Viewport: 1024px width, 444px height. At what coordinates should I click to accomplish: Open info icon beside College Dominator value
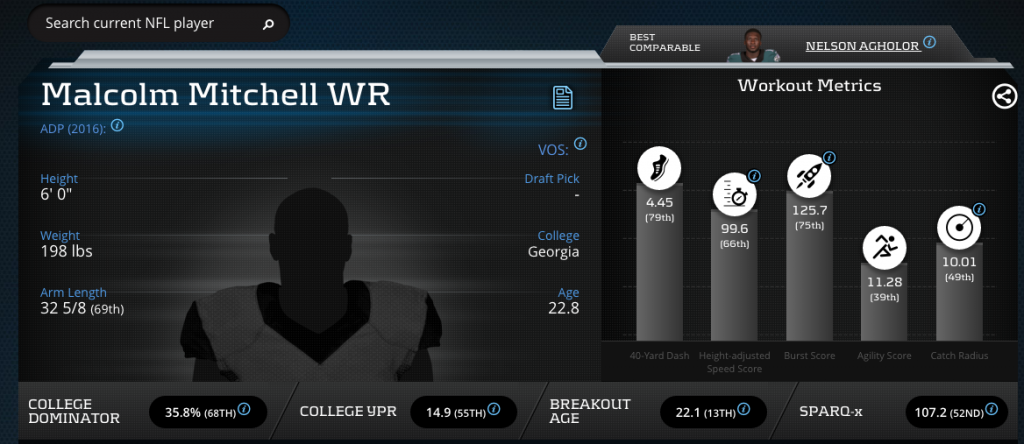coord(243,410)
